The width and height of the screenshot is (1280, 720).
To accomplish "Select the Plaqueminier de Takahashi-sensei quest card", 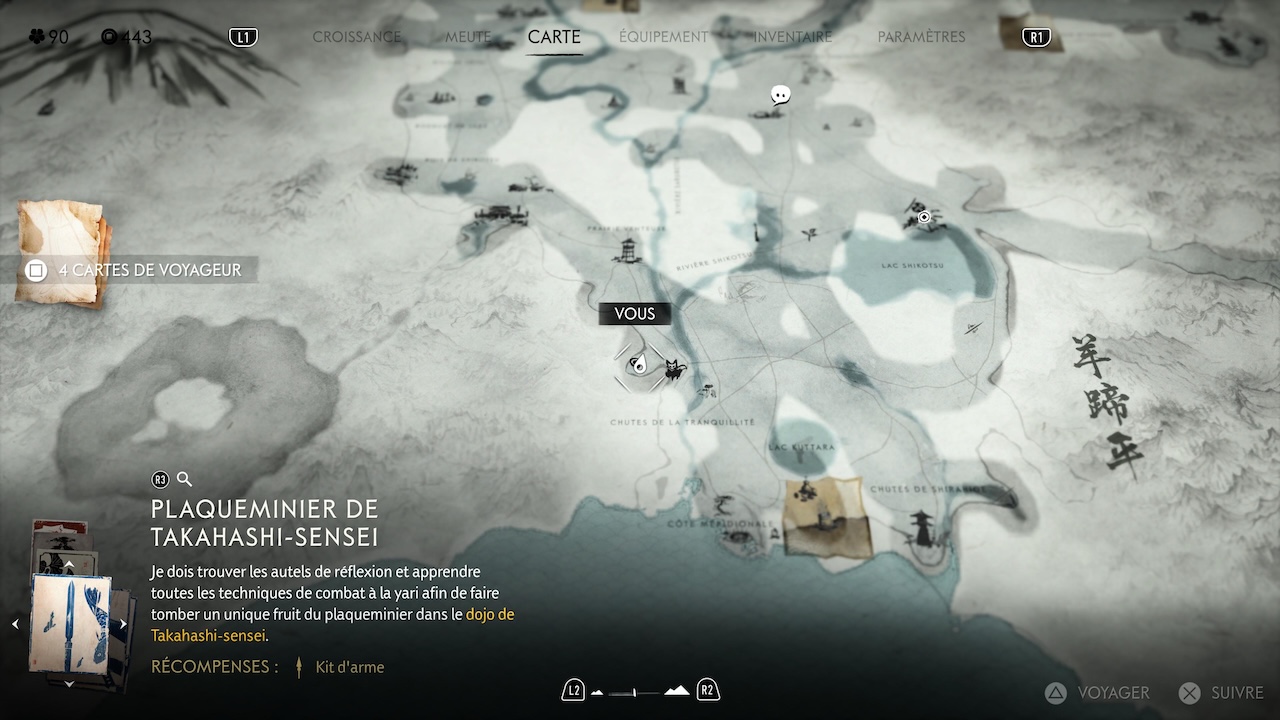I will pyautogui.click(x=70, y=622).
